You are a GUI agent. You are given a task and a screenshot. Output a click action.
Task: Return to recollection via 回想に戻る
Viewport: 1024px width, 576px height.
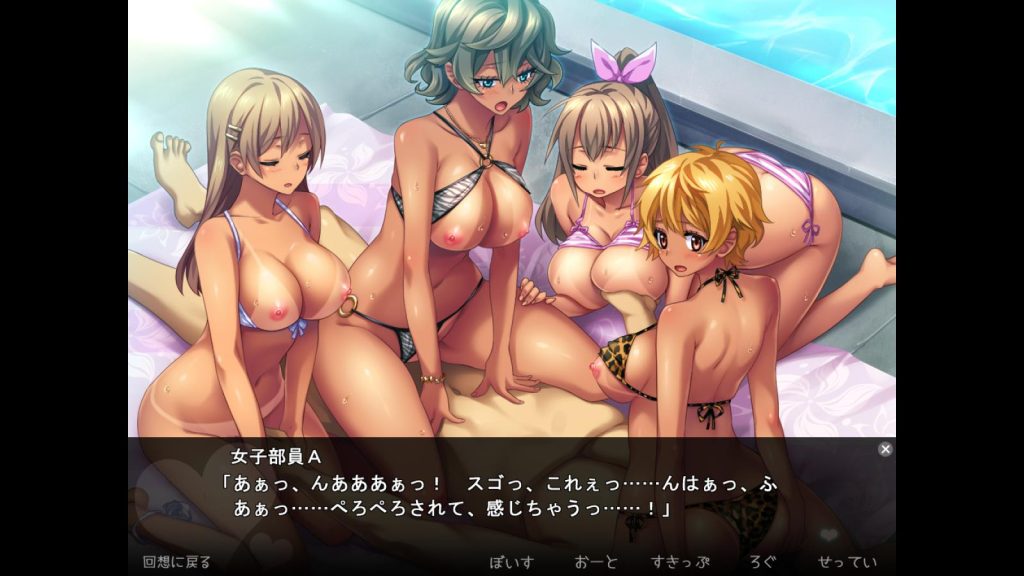pyautogui.click(x=176, y=561)
